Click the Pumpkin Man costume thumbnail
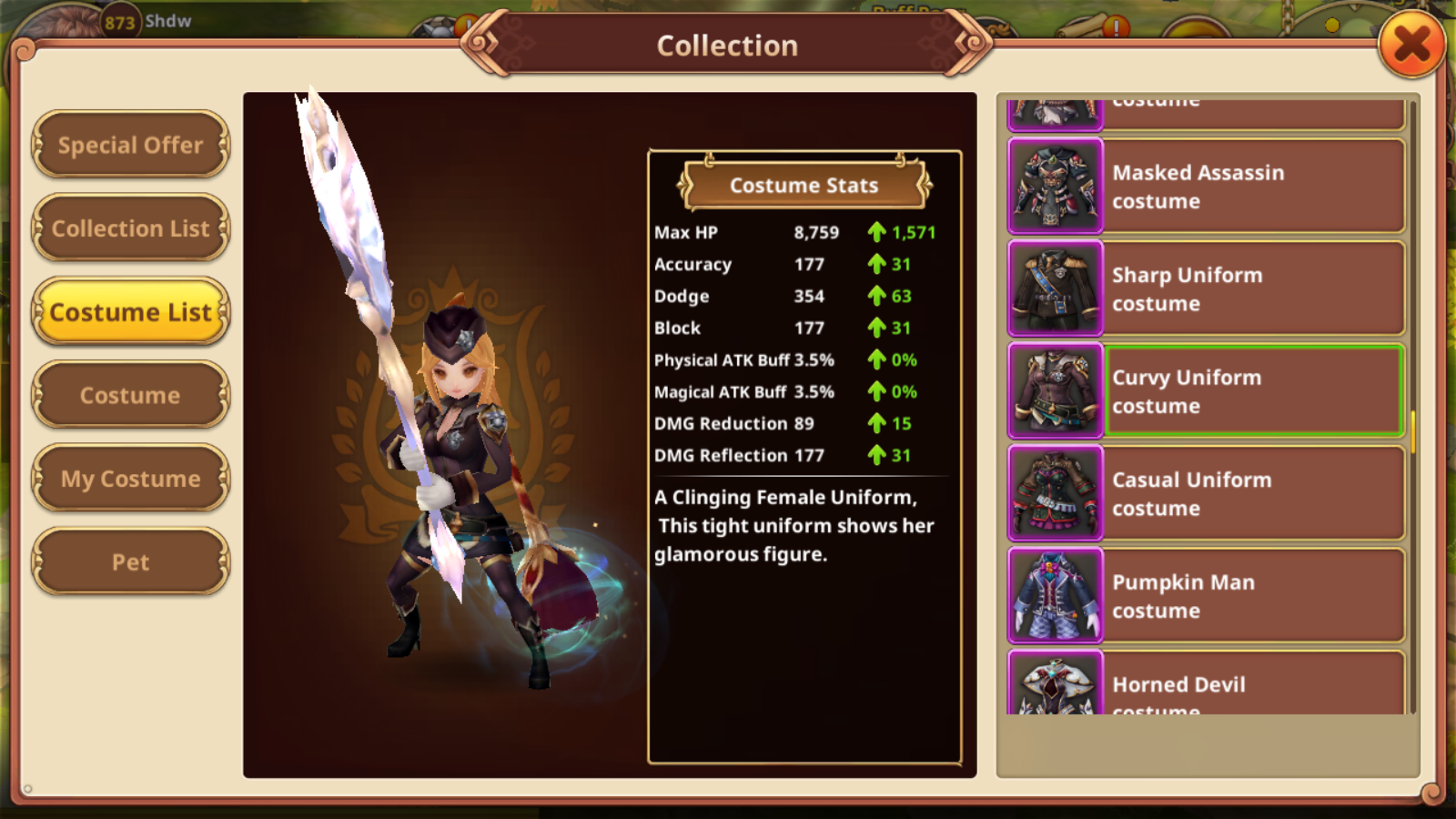Image resolution: width=1456 pixels, height=819 pixels. [1056, 596]
